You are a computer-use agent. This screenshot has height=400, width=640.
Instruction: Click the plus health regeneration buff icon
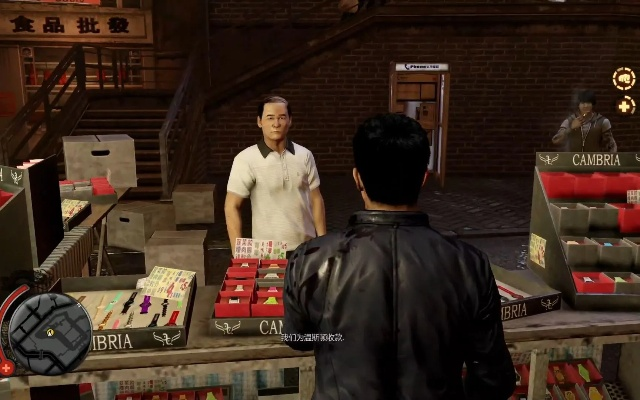click(x=626, y=105)
